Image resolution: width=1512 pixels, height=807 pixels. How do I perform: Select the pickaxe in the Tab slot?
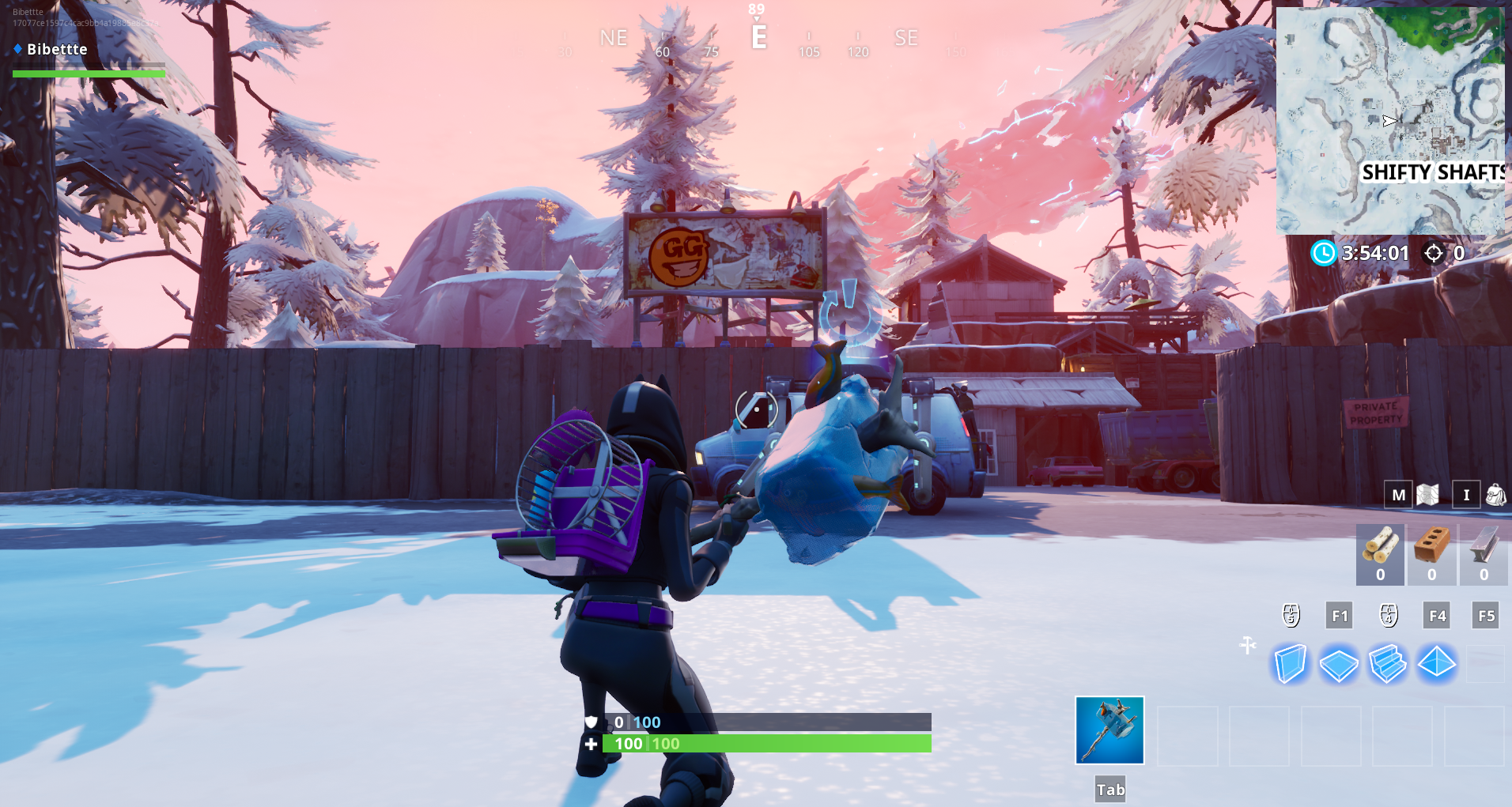(x=1108, y=729)
